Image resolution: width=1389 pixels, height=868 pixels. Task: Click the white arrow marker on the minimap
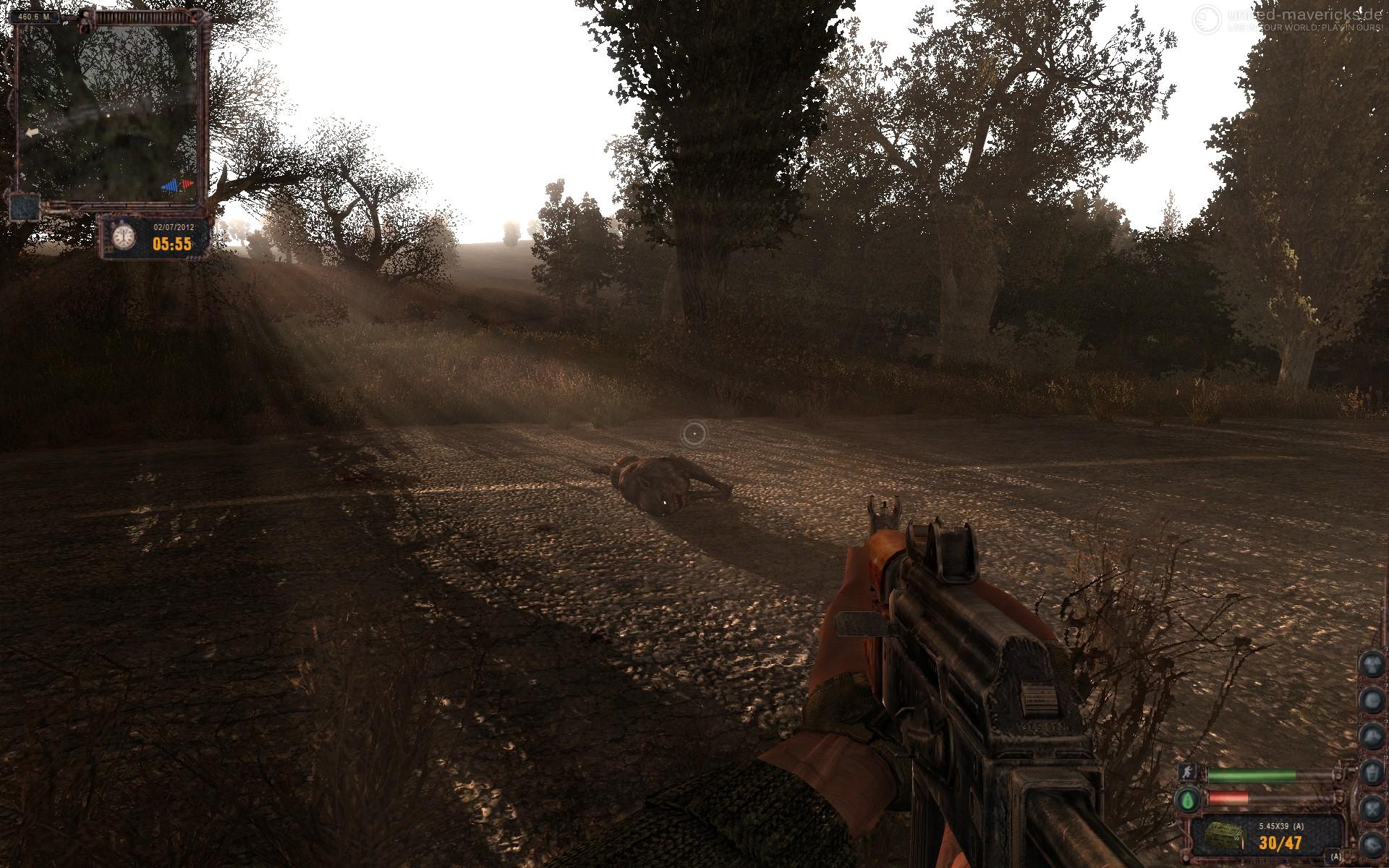pyautogui.click(x=31, y=133)
